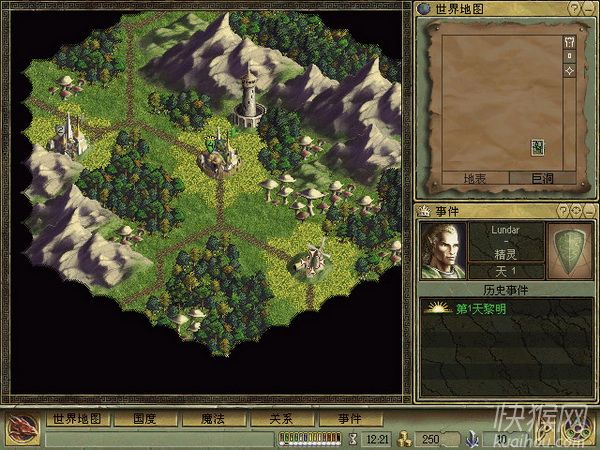
Task: Open help for the 事件 panel
Action: pos(563,210)
